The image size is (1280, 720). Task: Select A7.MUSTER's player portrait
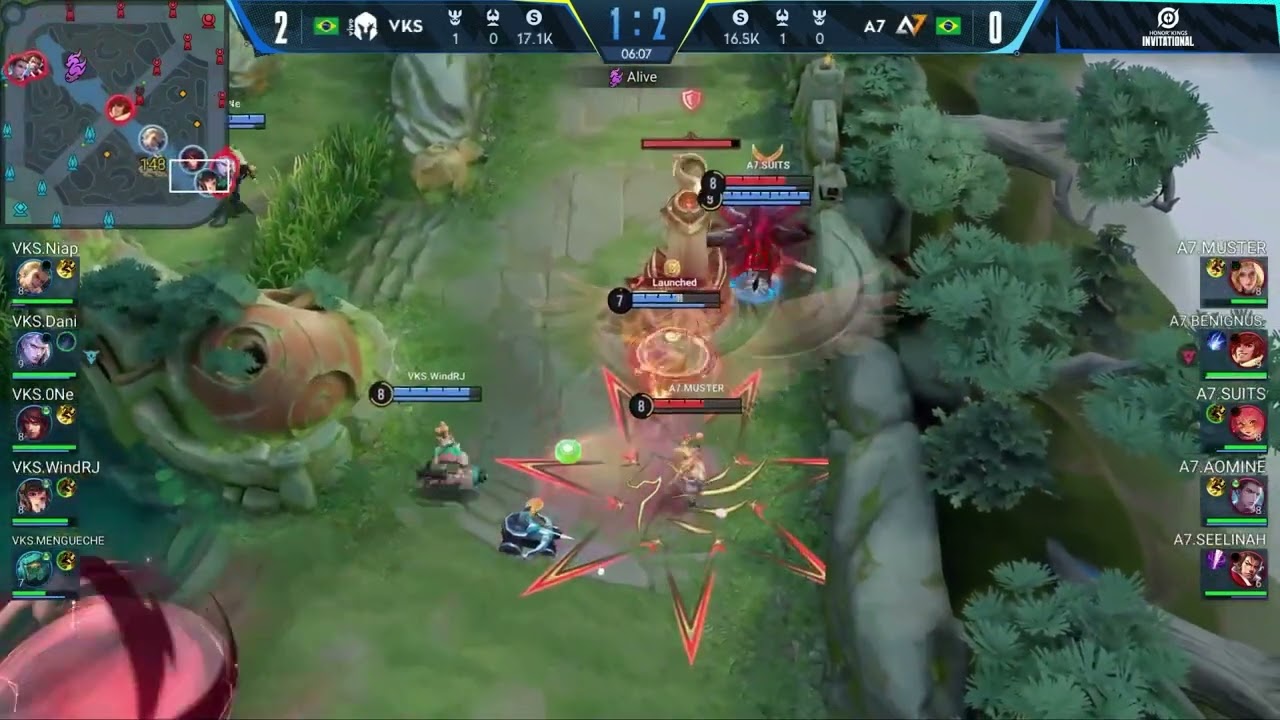pos(1248,277)
